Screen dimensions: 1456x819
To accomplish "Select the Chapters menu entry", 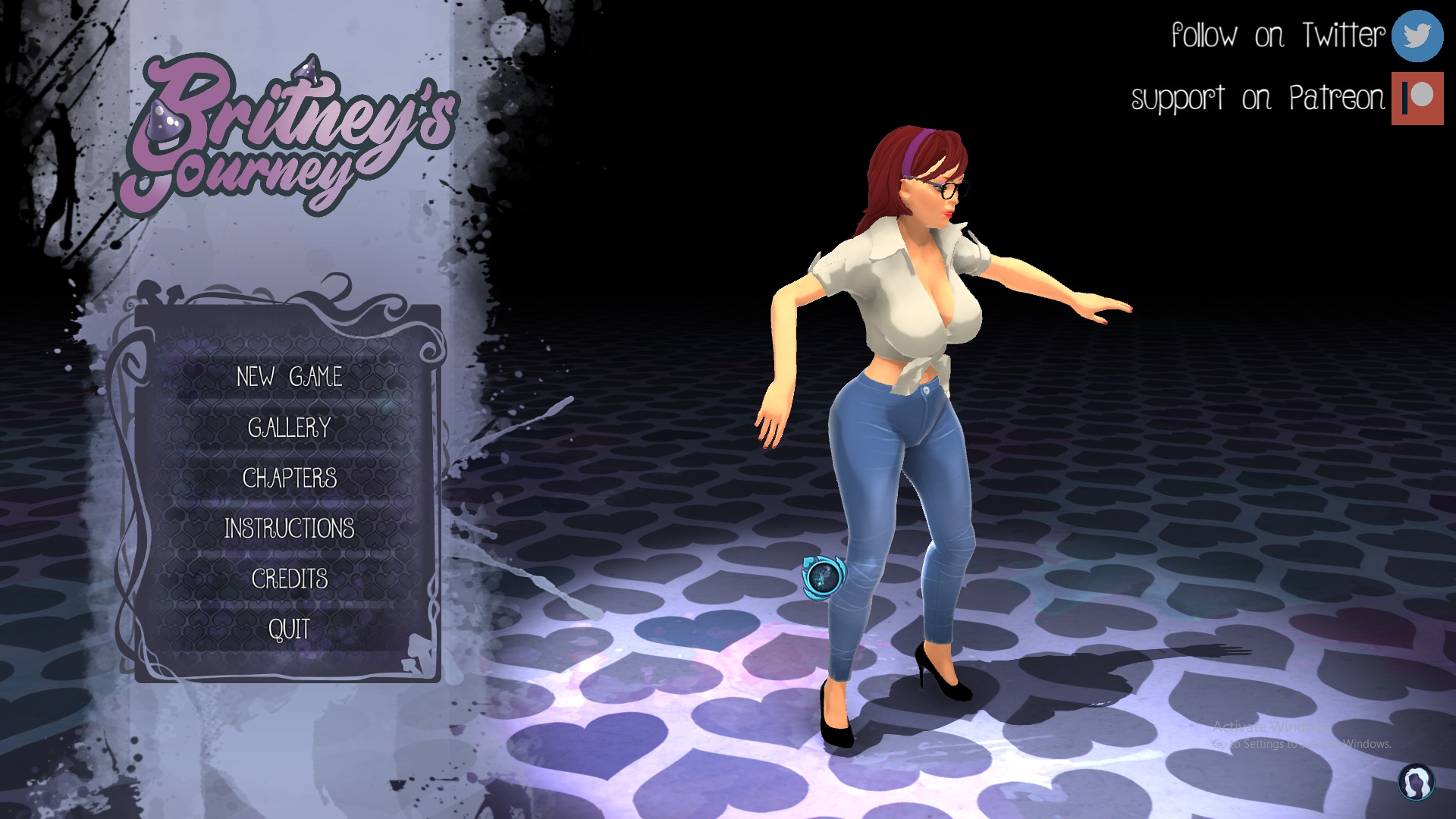I will point(289,479).
